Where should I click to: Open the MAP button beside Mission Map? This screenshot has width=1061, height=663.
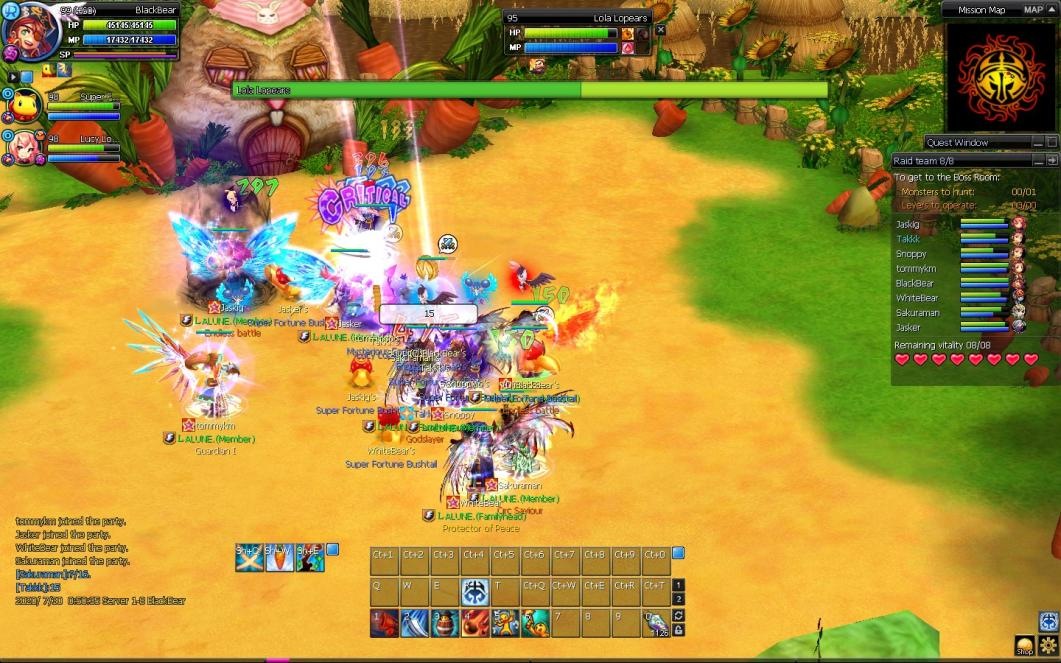[1033, 9]
